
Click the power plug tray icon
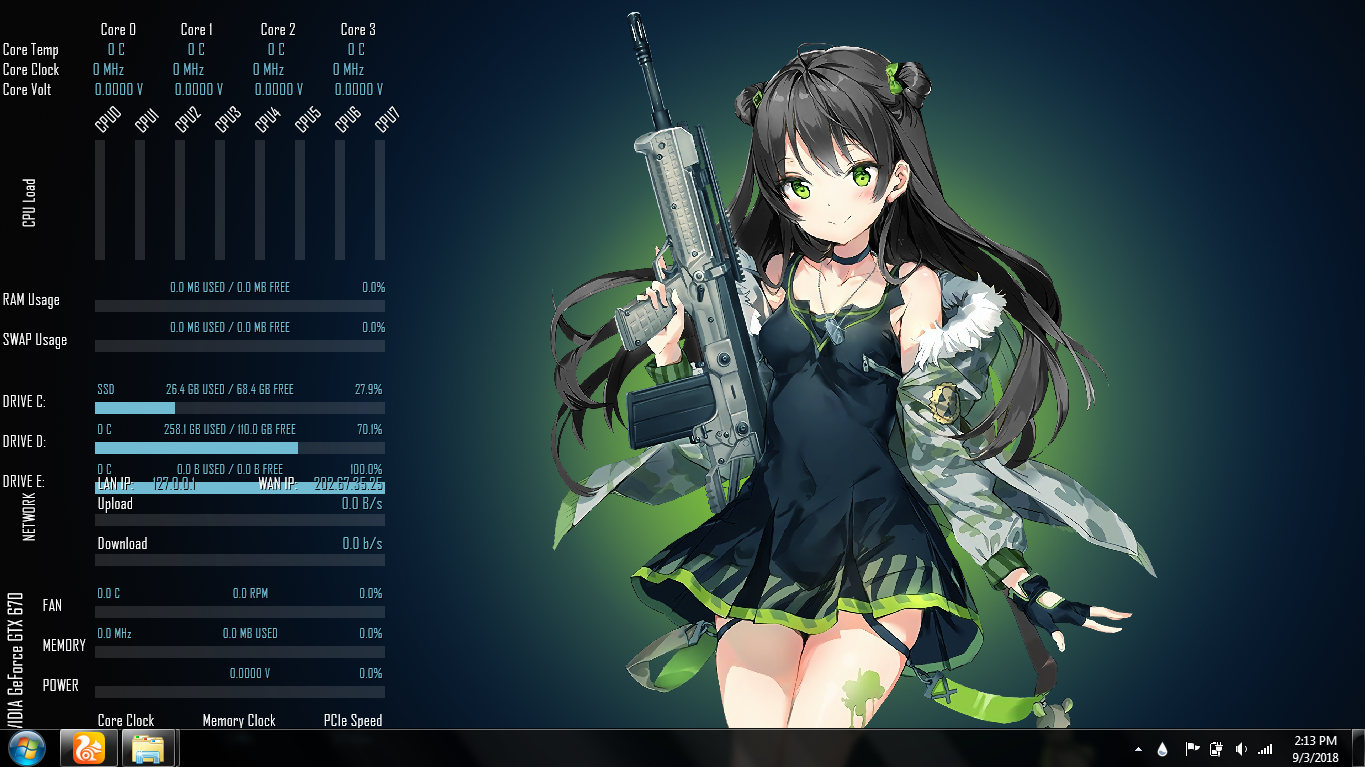coord(1216,748)
